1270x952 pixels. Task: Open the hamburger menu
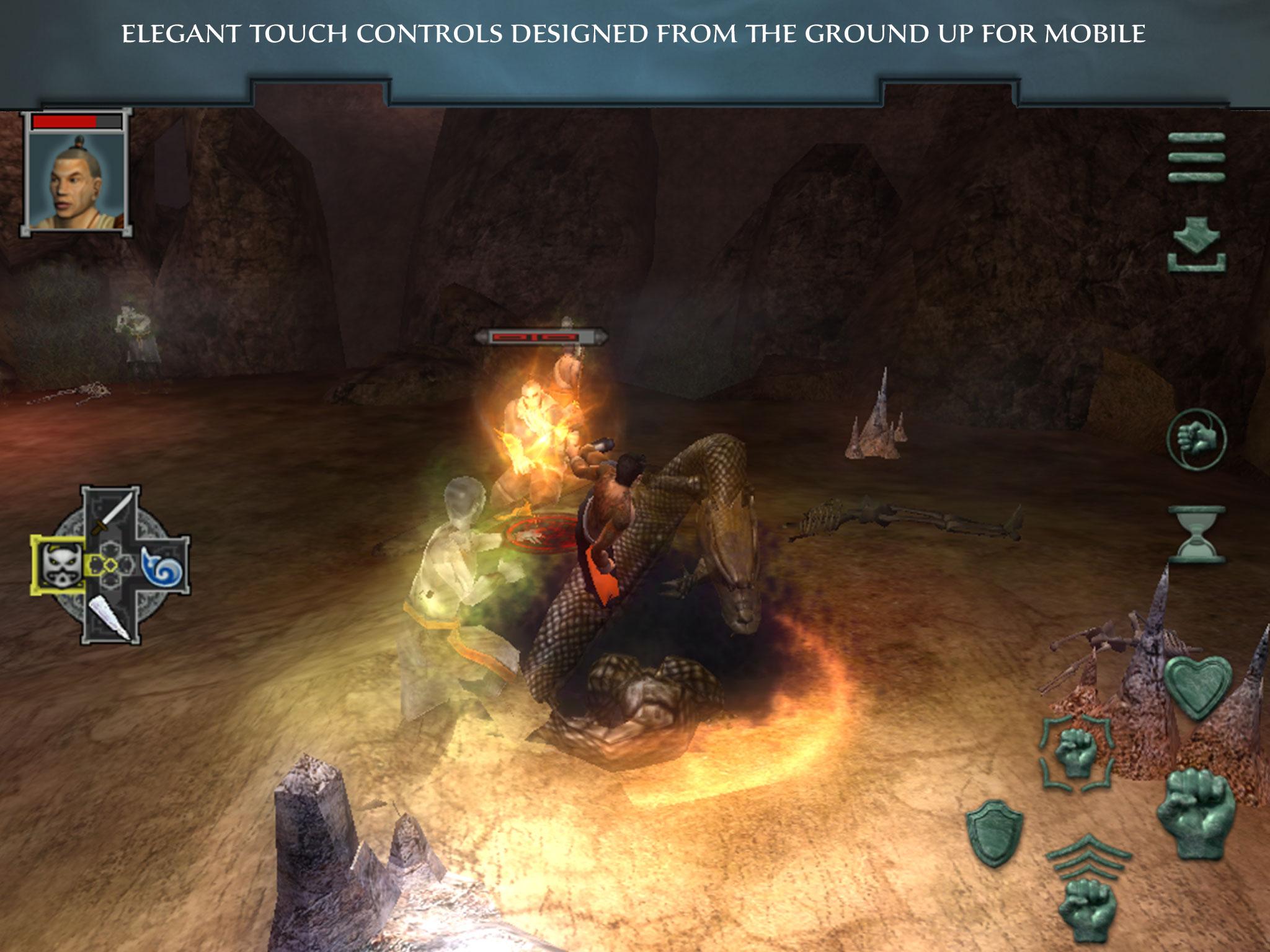click(x=1196, y=157)
